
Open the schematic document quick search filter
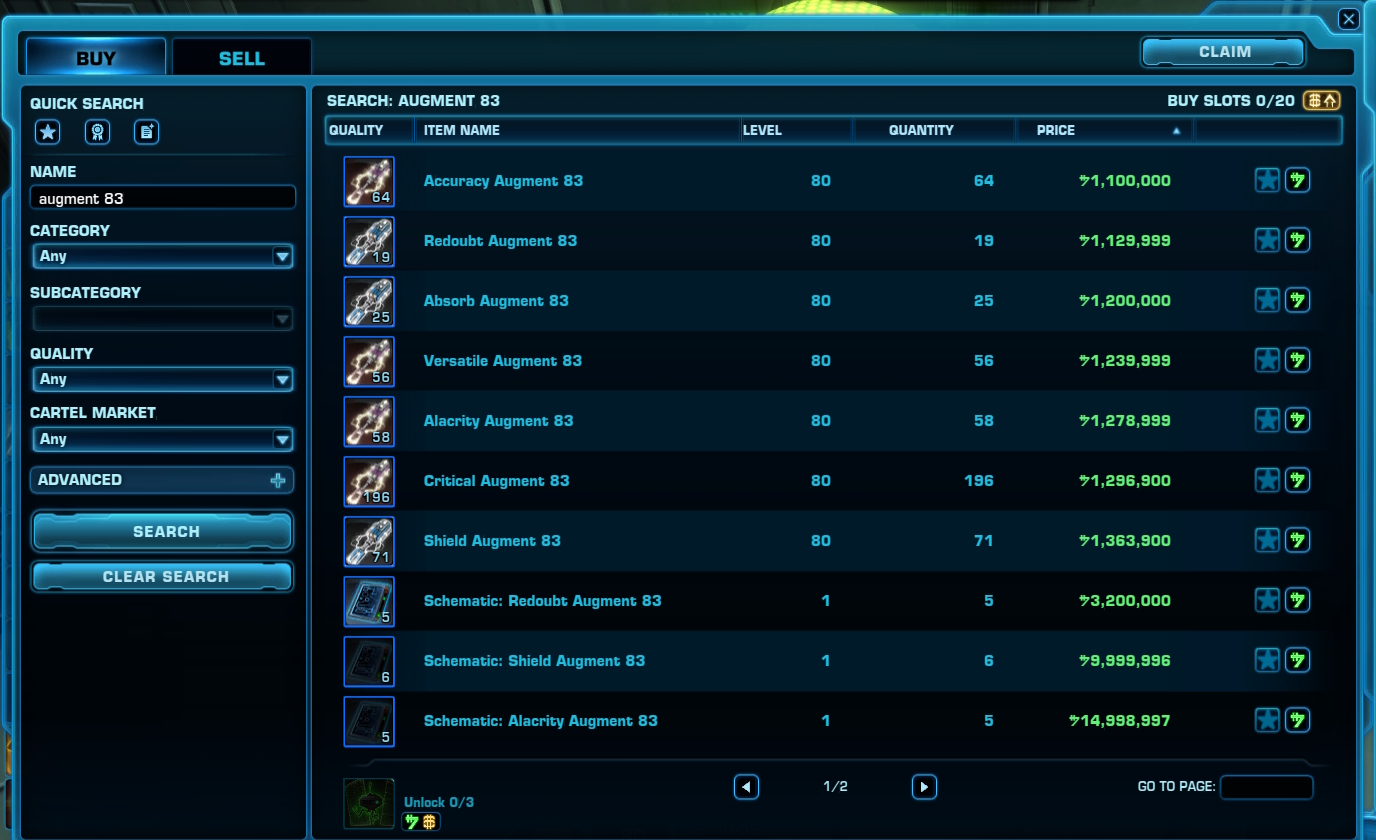point(146,131)
